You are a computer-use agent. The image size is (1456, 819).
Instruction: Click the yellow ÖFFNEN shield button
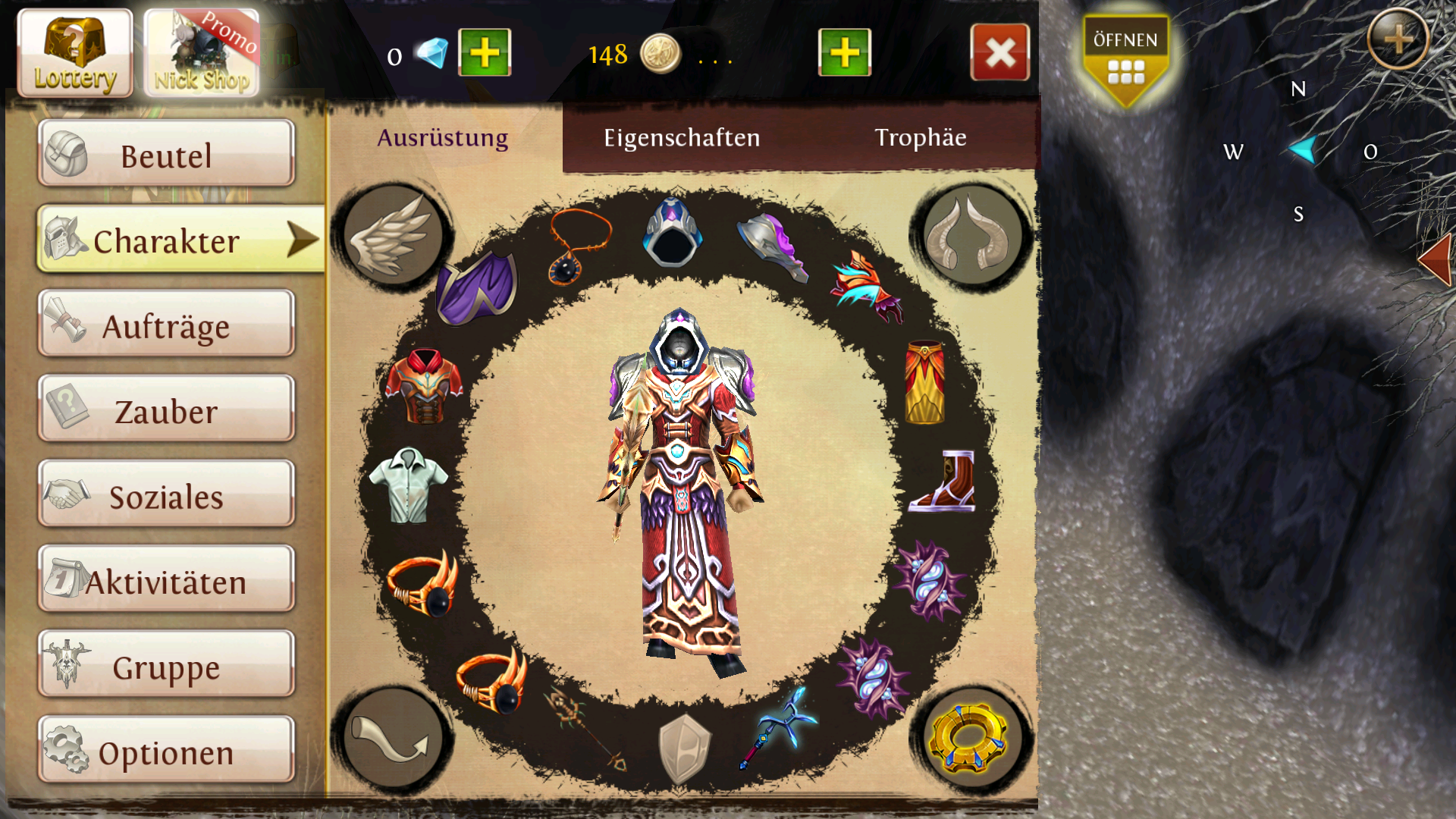point(1125,61)
